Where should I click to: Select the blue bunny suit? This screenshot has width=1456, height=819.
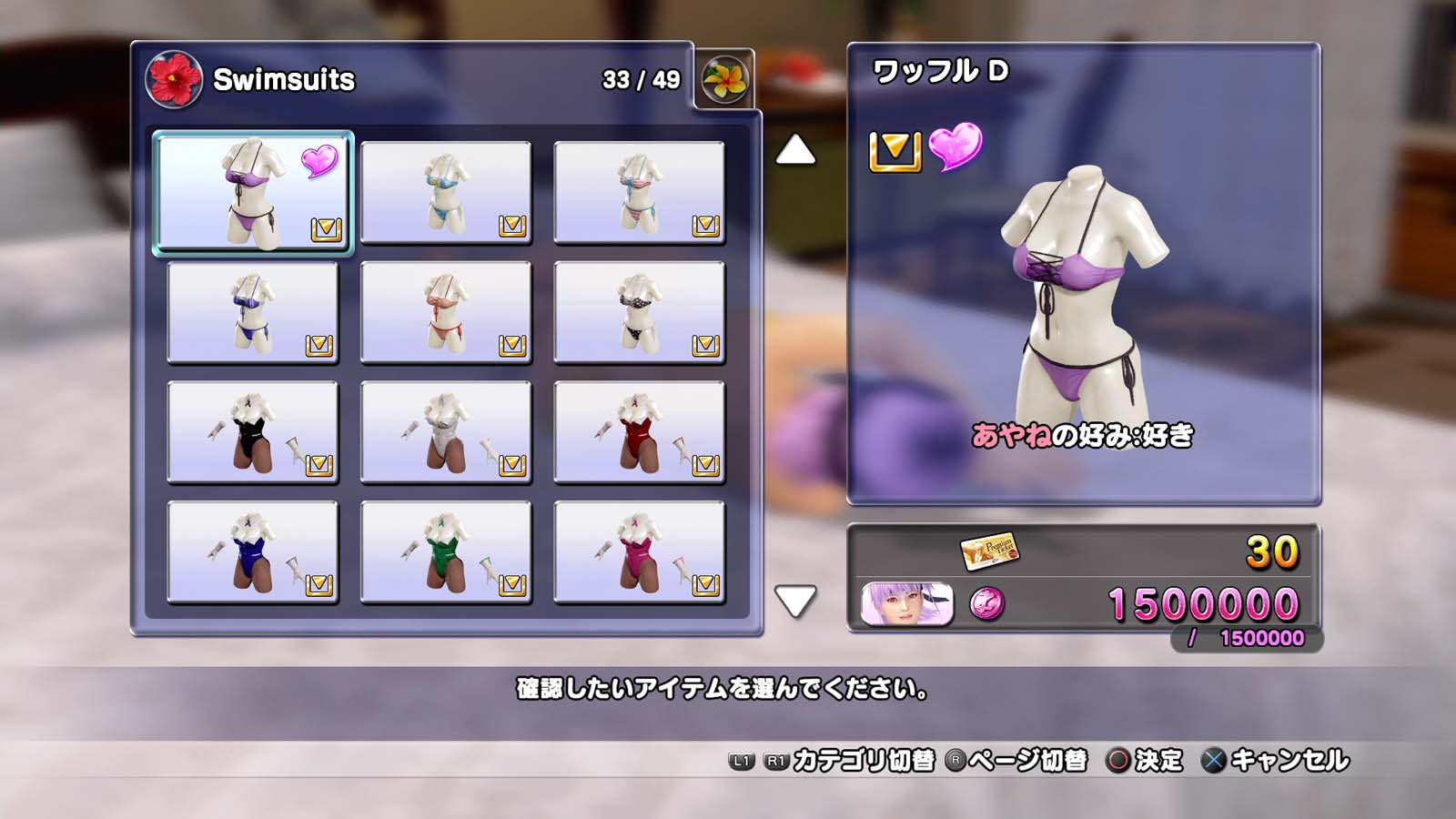click(x=253, y=552)
